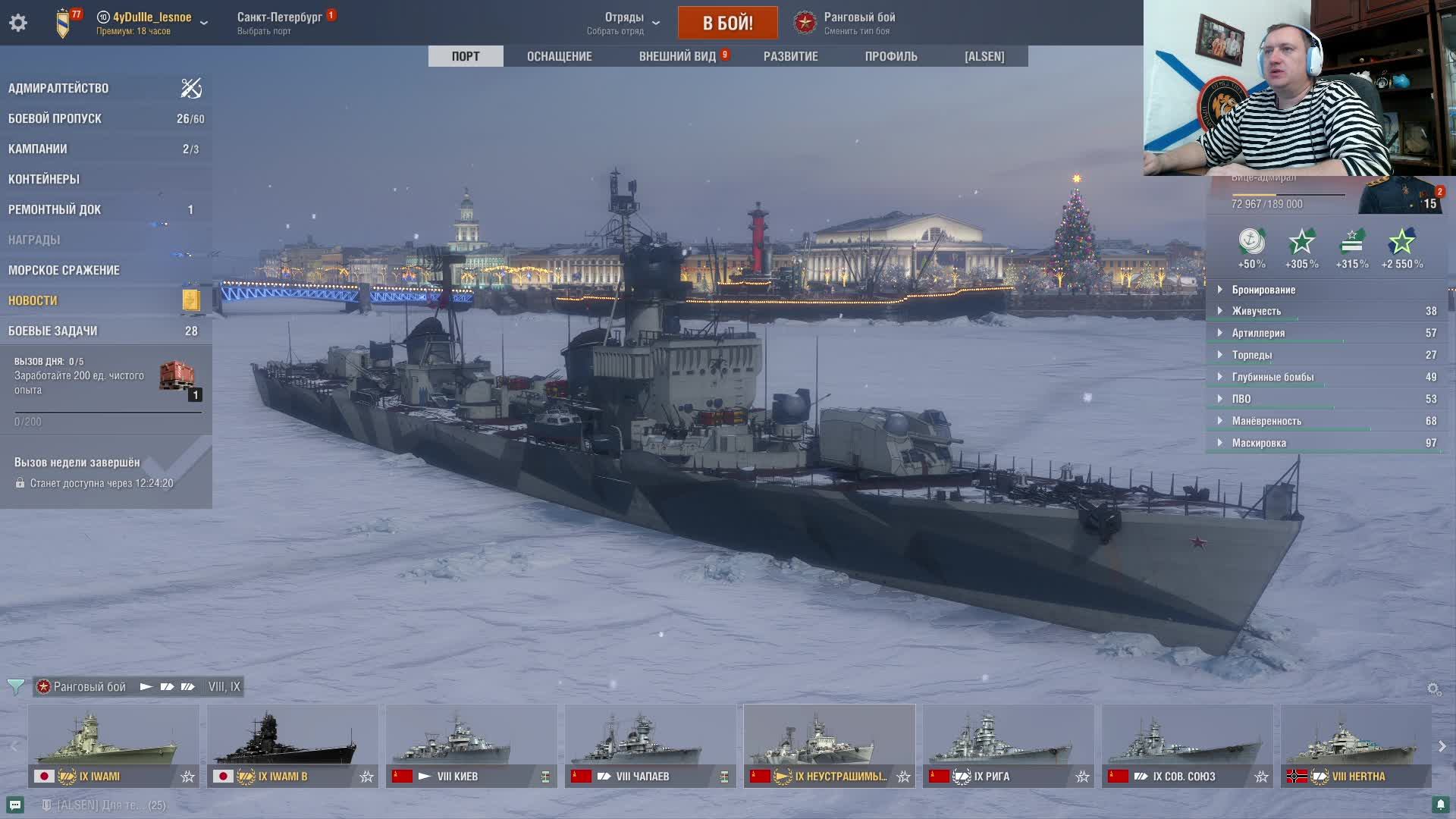Image resolution: width=1456 pixels, height=819 pixels.
Task: Start battle with the В БОЙ! button
Action: (727, 23)
